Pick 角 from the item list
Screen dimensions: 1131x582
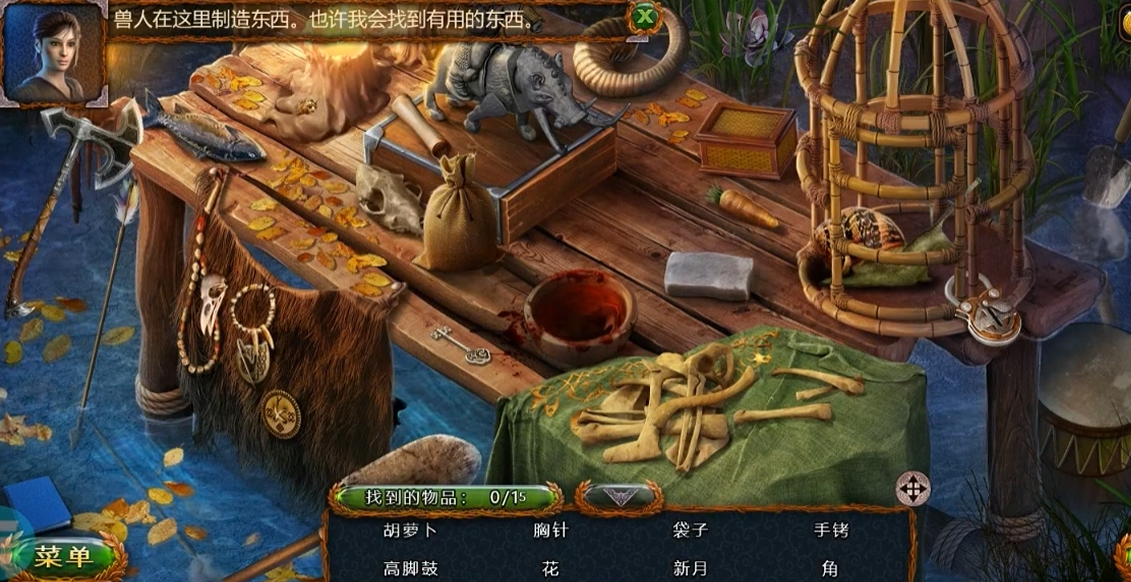pos(830,568)
